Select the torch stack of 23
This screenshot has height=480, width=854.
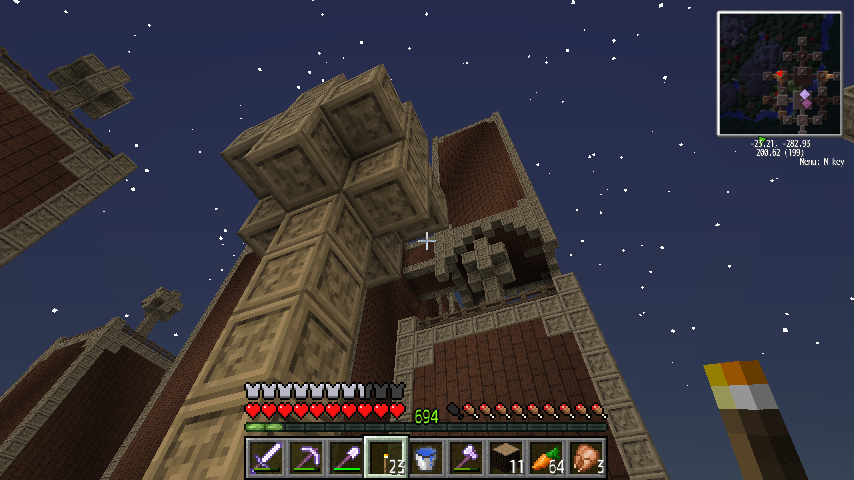coord(386,458)
